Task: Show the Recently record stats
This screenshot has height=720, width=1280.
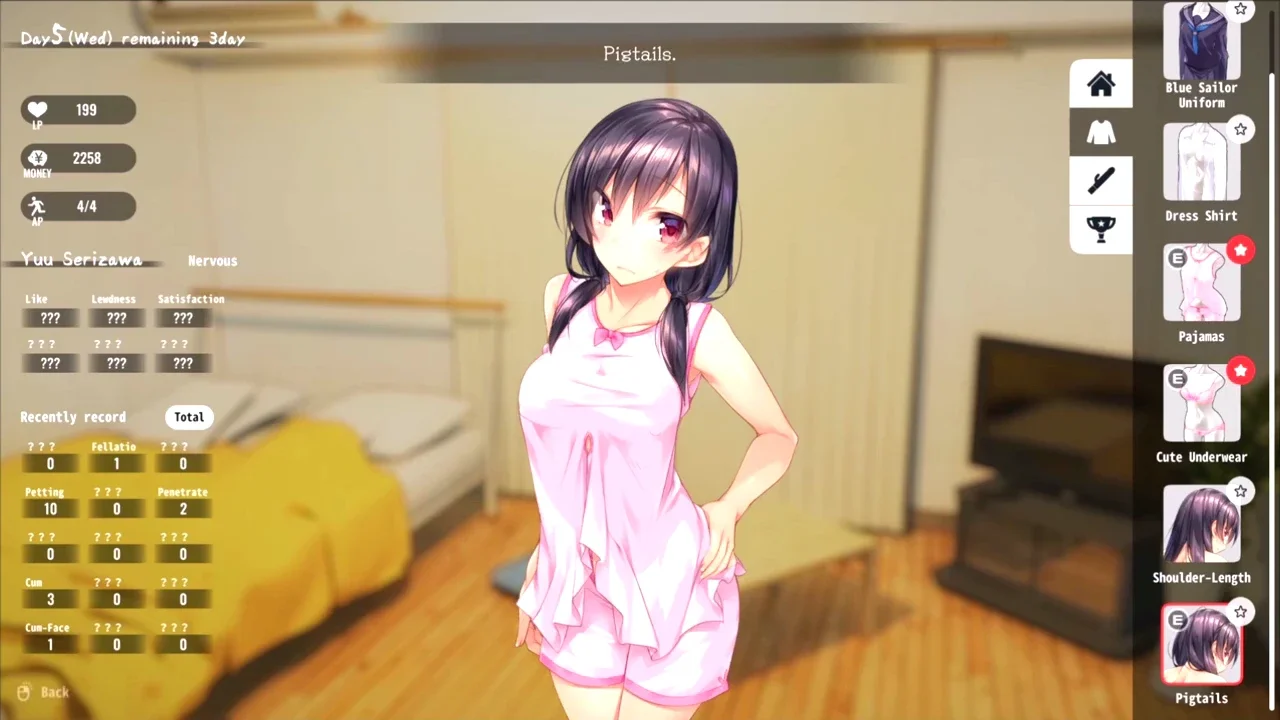Action: click(x=73, y=417)
